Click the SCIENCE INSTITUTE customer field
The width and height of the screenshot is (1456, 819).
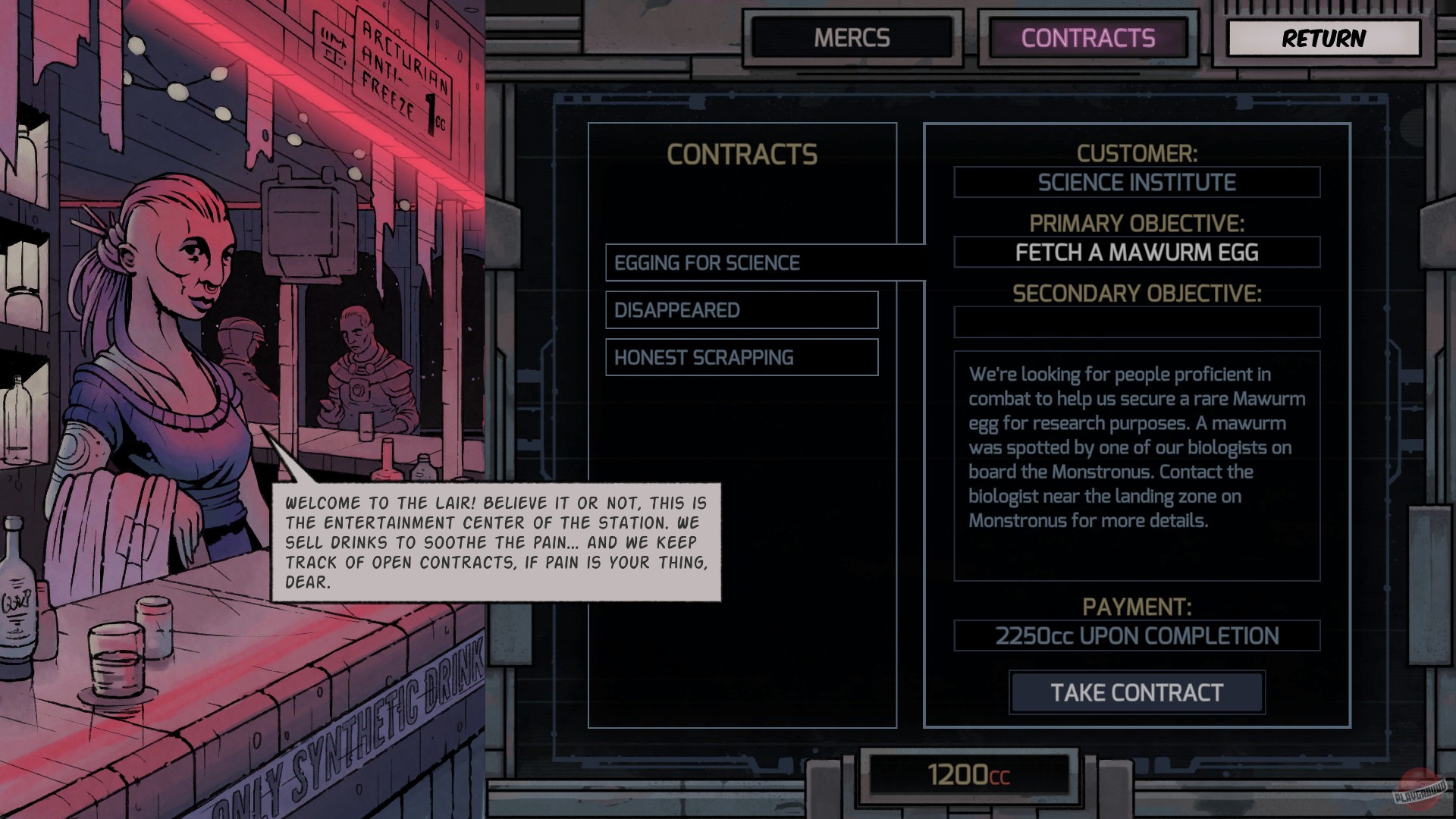(1136, 182)
